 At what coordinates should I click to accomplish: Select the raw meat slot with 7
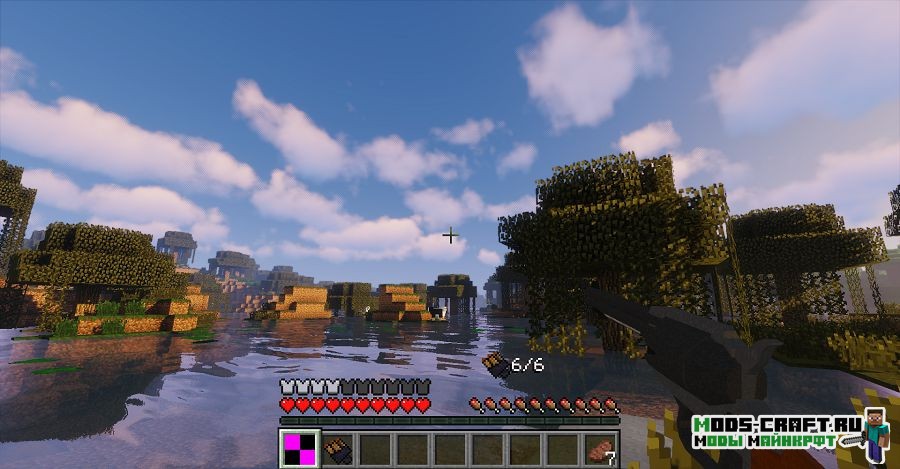[600, 449]
